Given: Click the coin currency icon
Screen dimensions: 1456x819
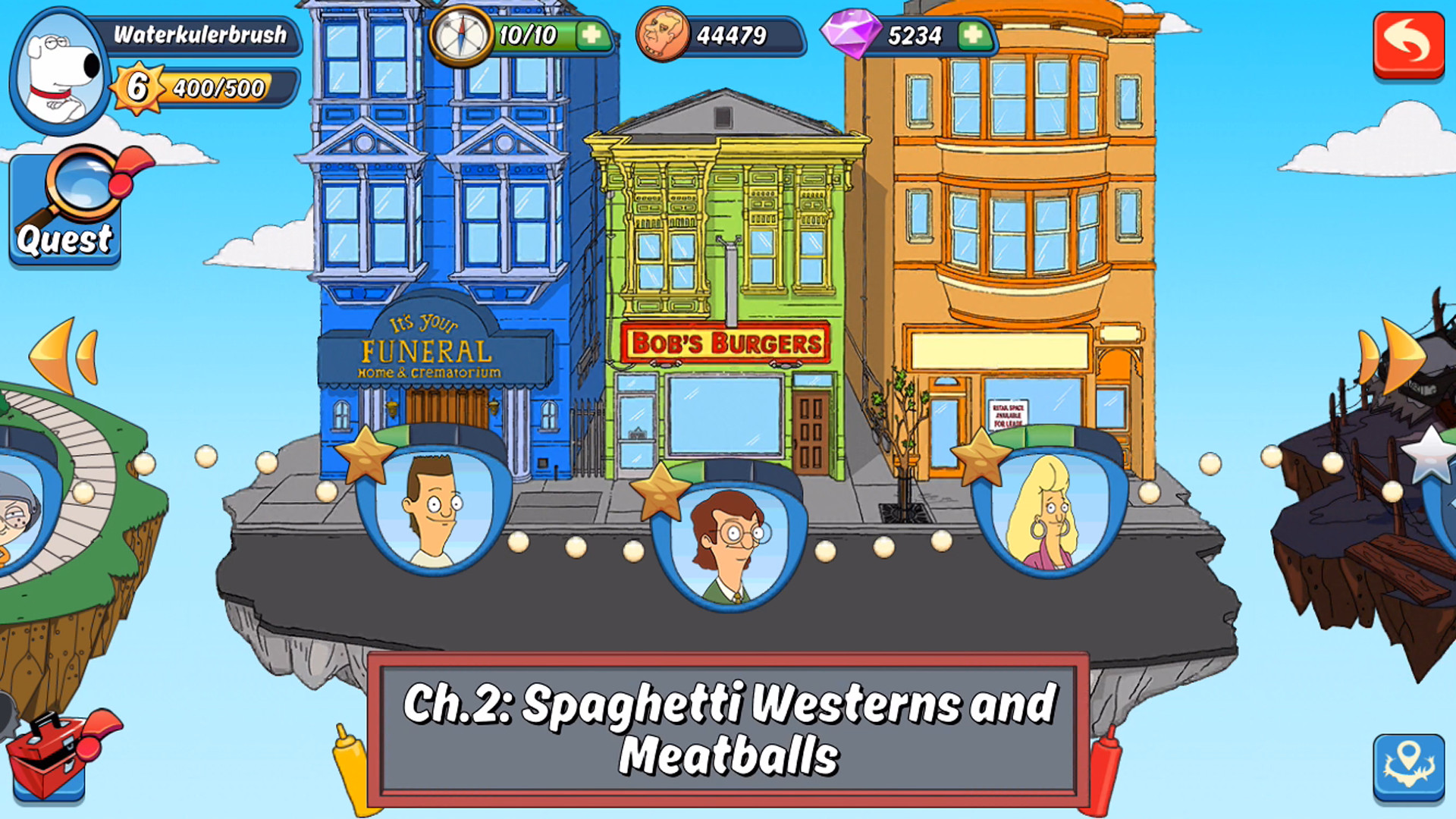Looking at the screenshot, I should 663,33.
